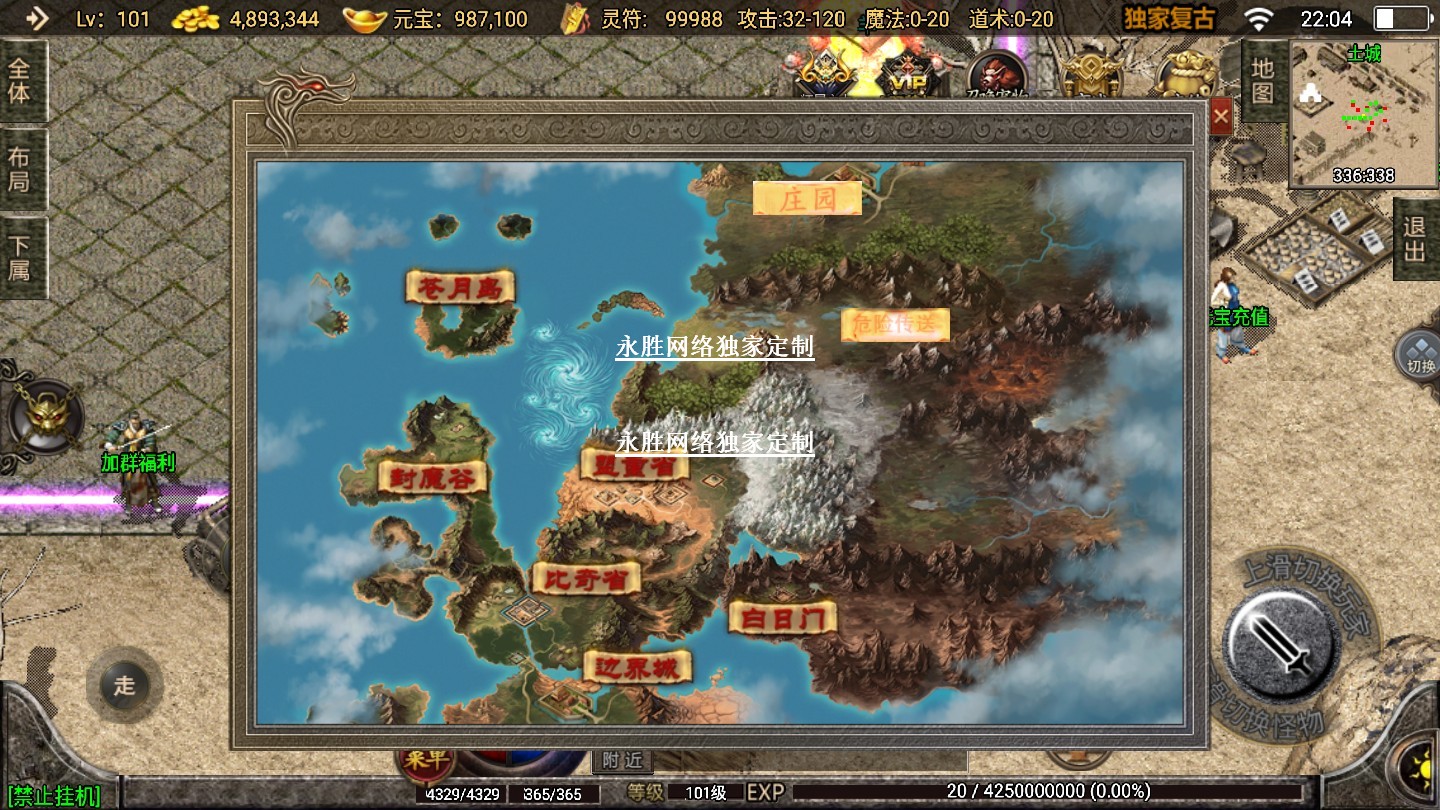Switch to the 下属 tab
Screen dimensions: 1440x810
[20, 257]
